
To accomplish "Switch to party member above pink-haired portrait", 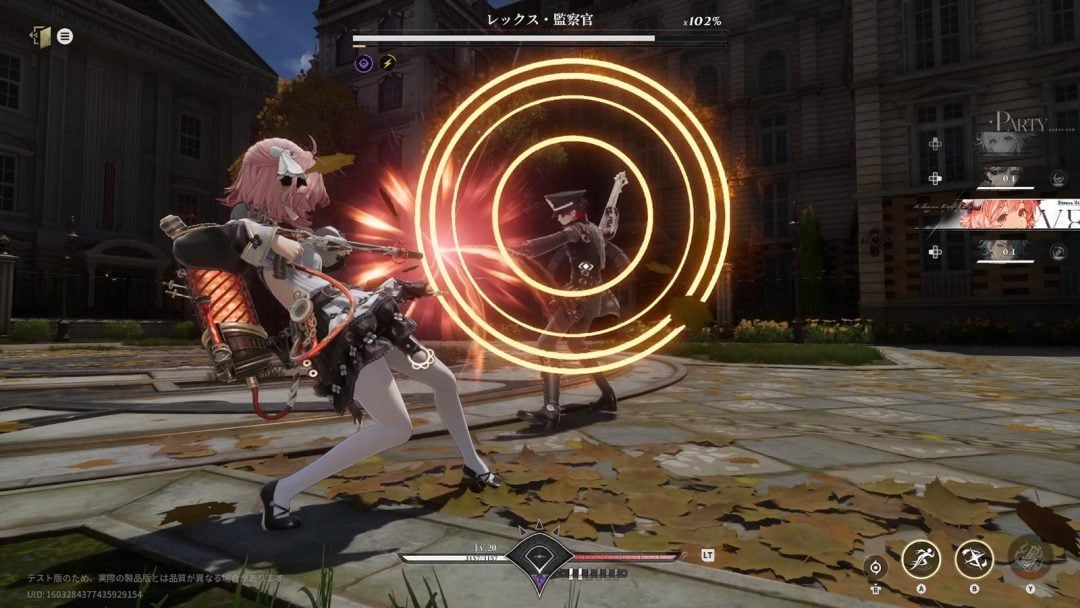I will pyautogui.click(x=1001, y=177).
